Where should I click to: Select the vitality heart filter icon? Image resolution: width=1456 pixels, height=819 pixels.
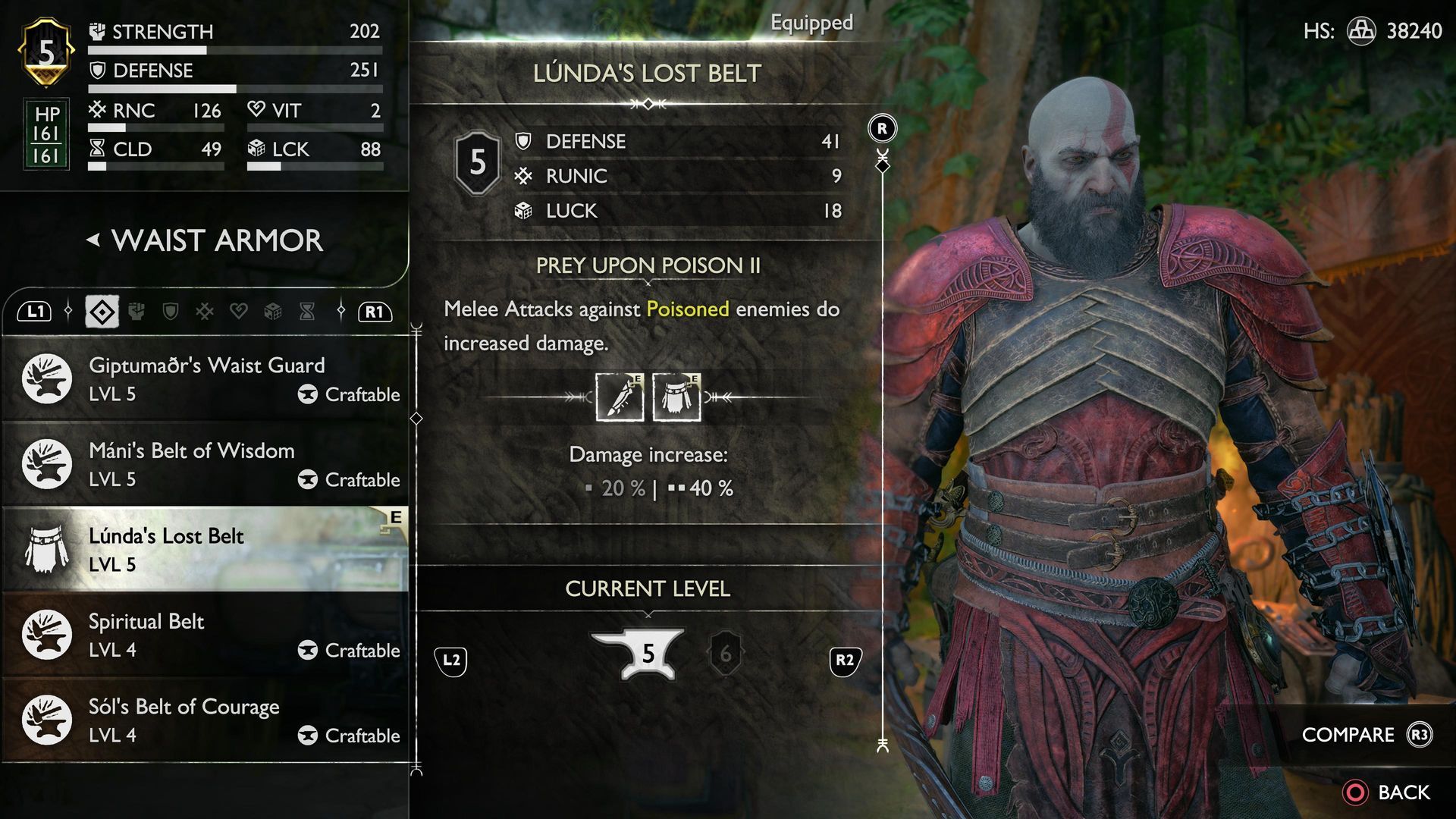(238, 311)
